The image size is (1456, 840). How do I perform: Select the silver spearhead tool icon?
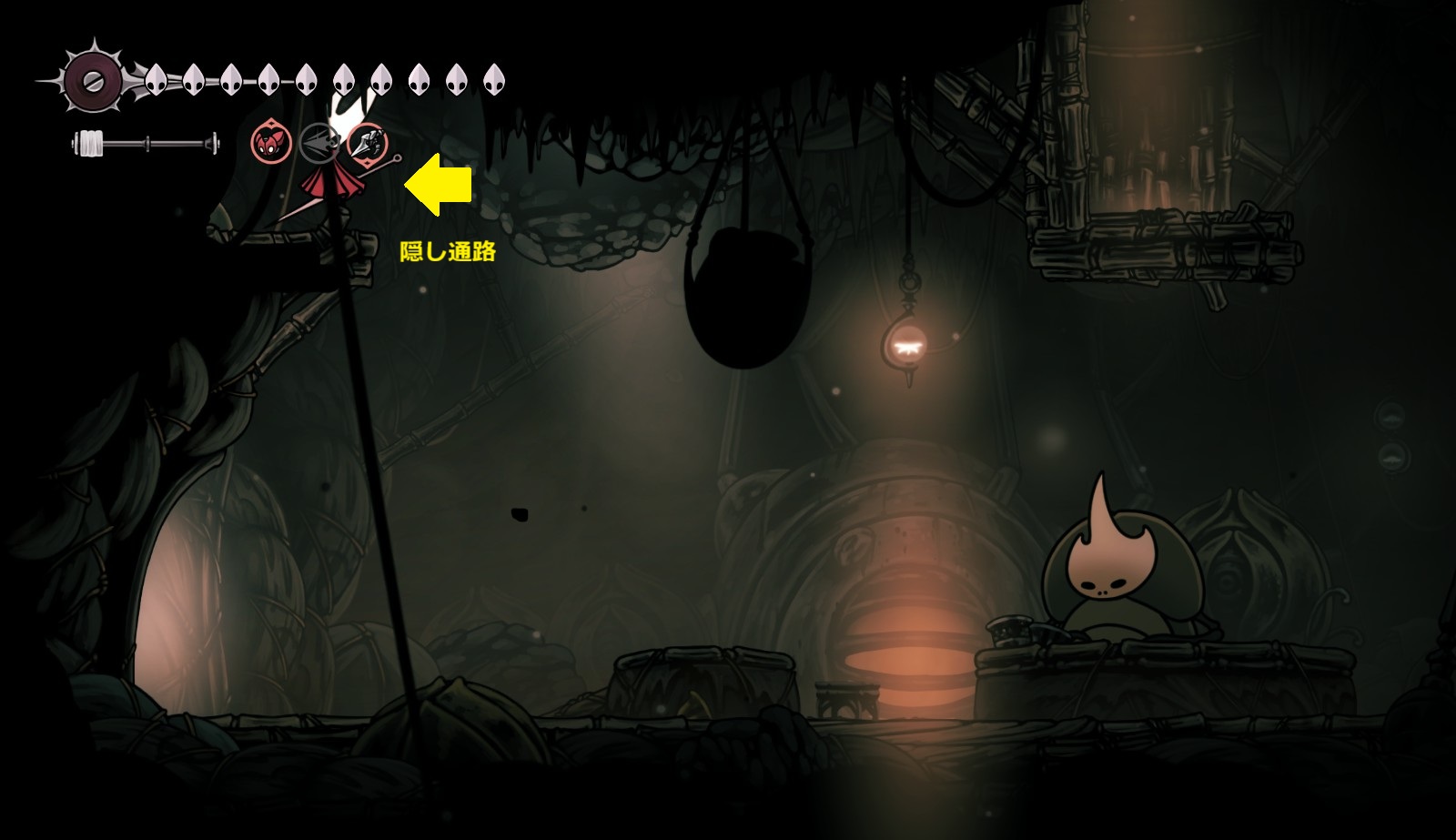tap(368, 143)
